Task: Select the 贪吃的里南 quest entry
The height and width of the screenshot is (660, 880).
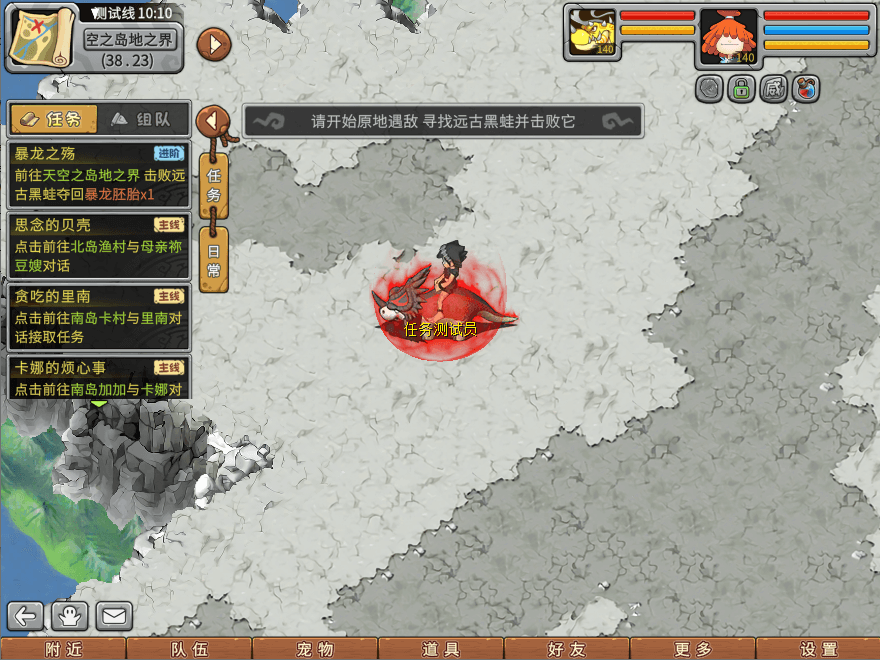Action: tap(98, 316)
